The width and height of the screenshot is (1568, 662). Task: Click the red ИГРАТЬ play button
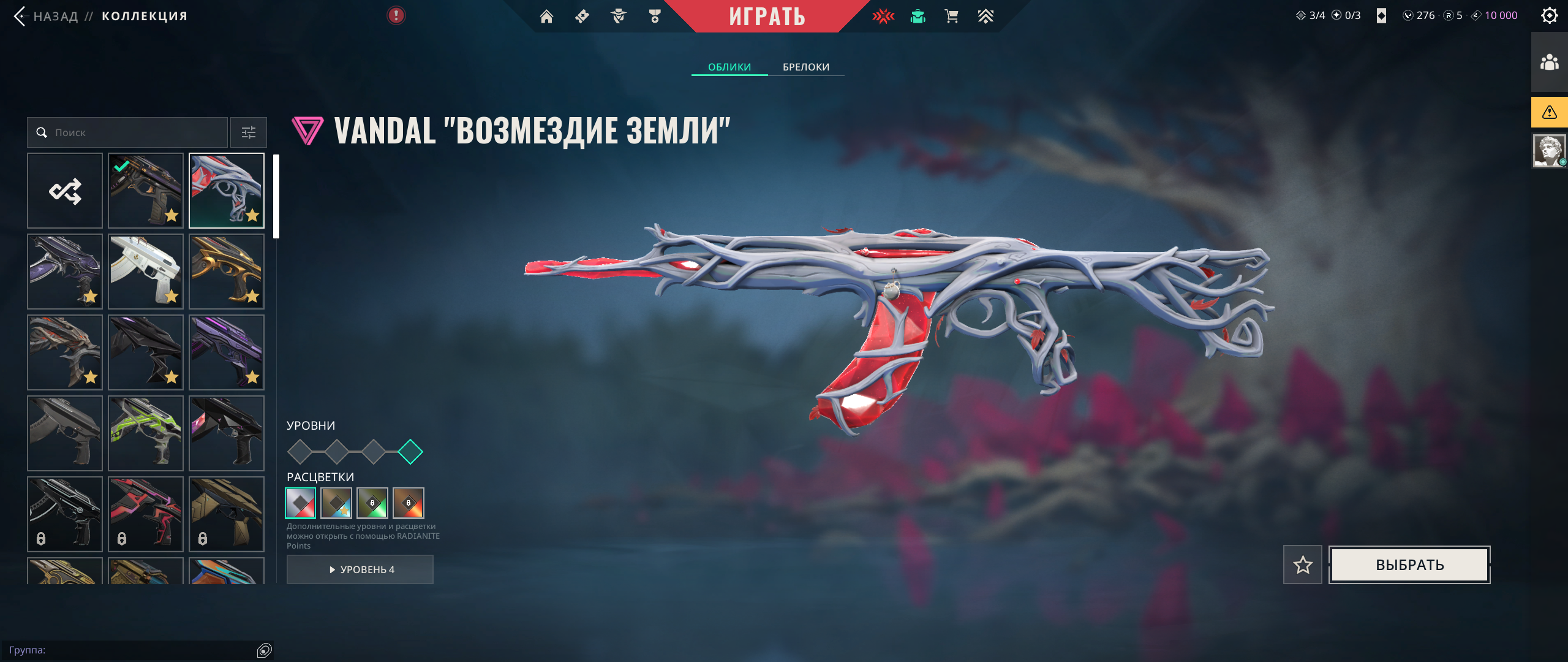point(767,17)
